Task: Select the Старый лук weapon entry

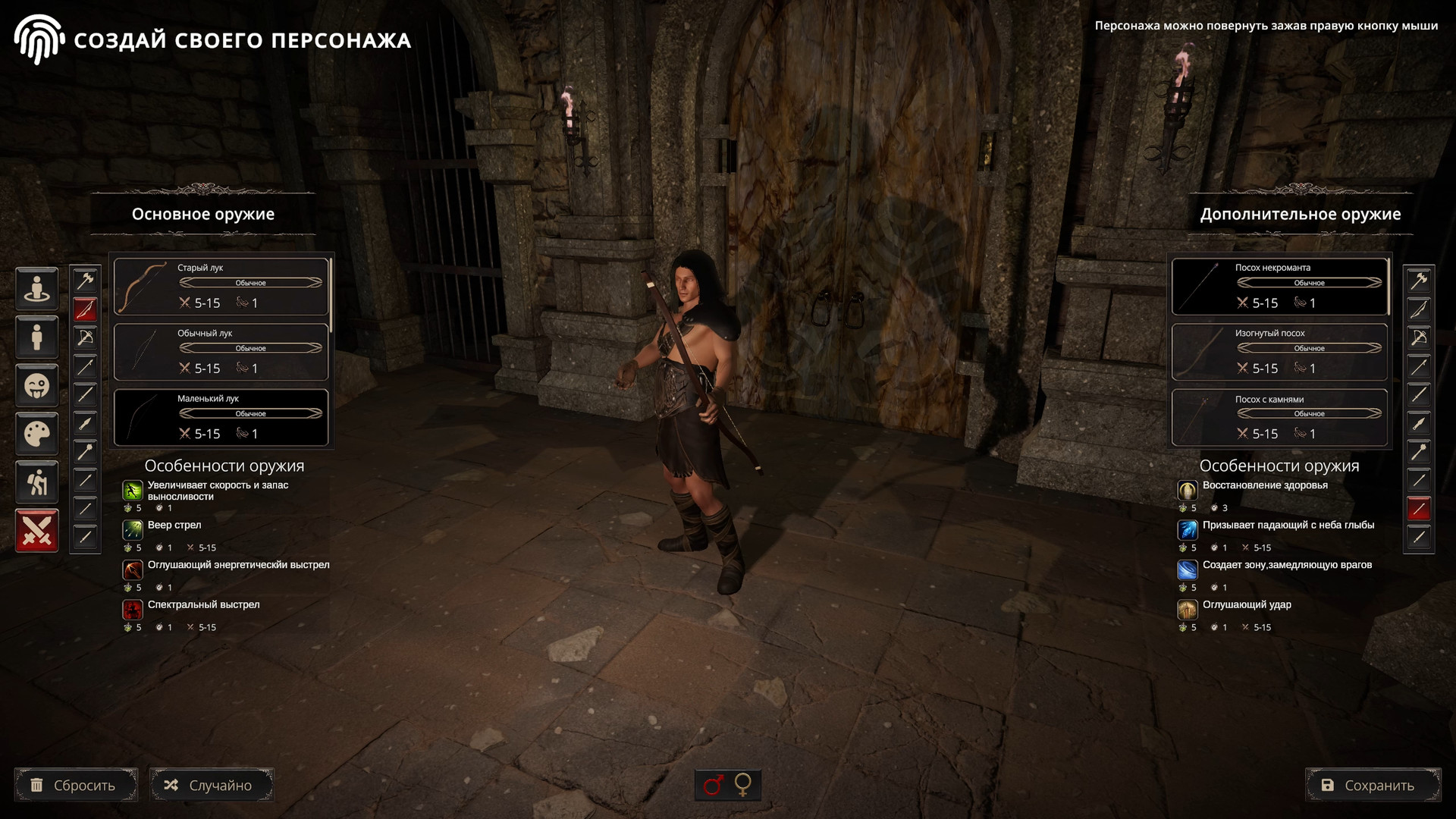Action: (221, 286)
